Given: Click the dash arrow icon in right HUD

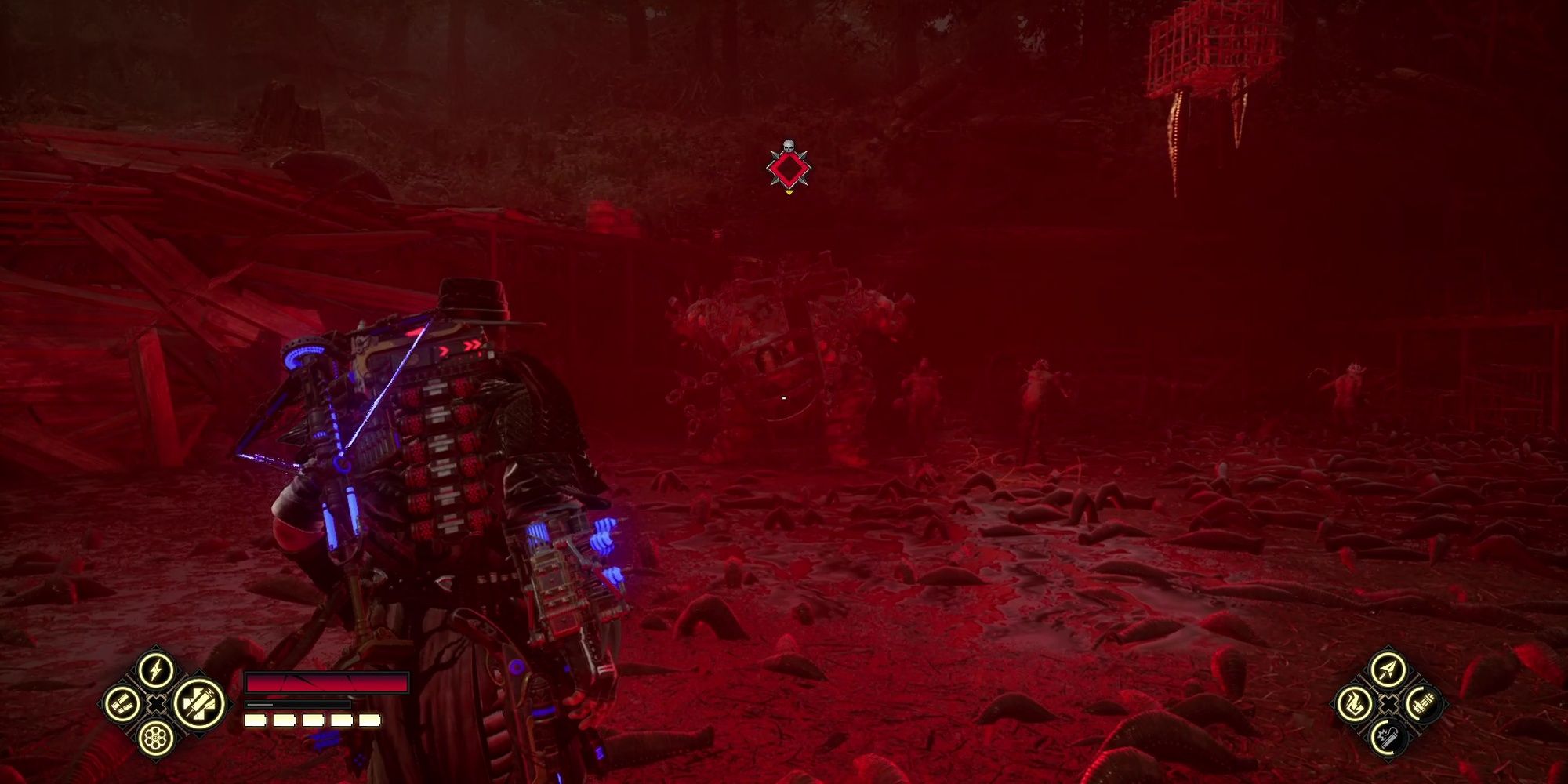Looking at the screenshot, I should click(1388, 670).
